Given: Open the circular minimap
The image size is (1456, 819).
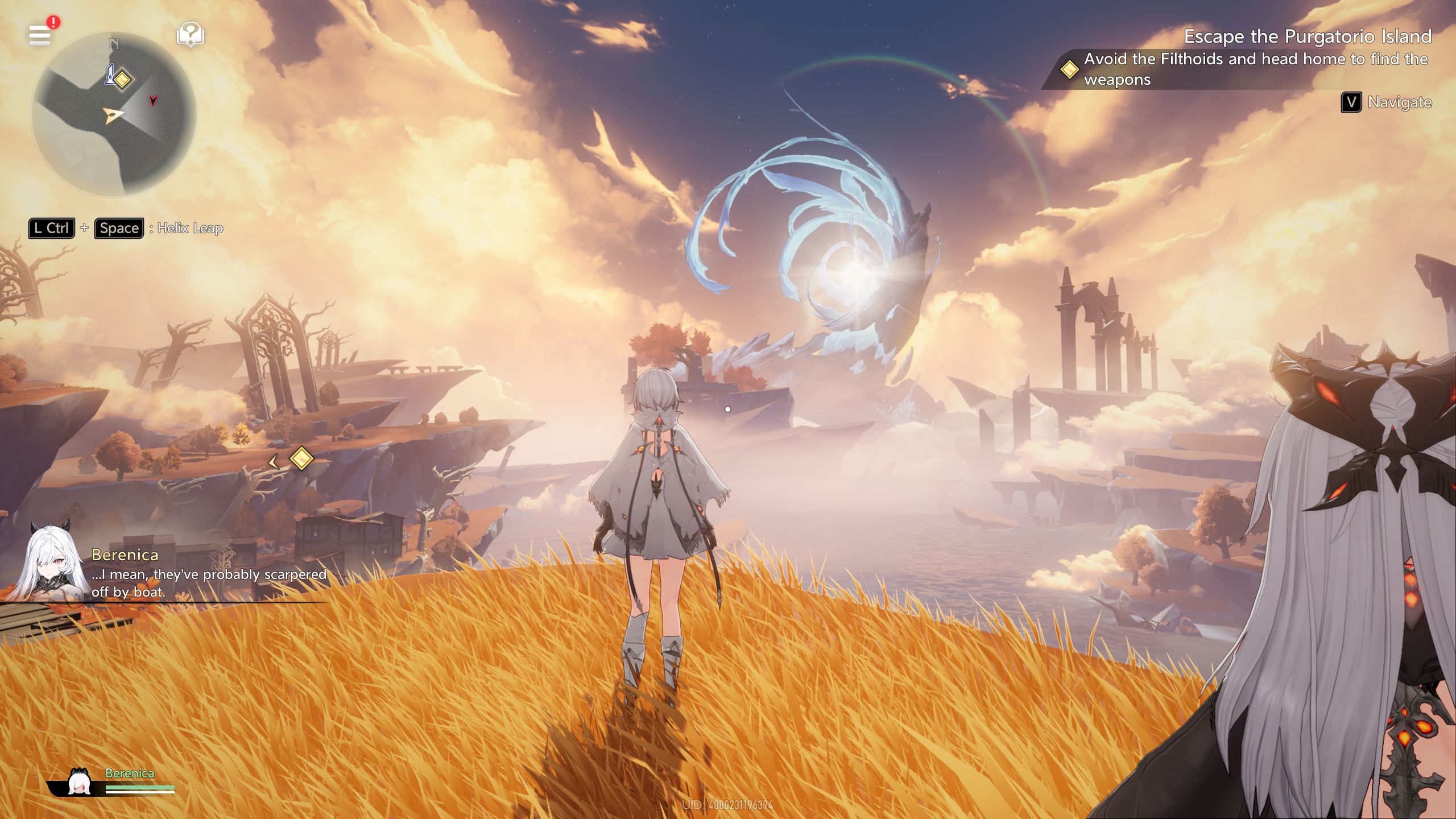Looking at the screenshot, I should pos(114,115).
